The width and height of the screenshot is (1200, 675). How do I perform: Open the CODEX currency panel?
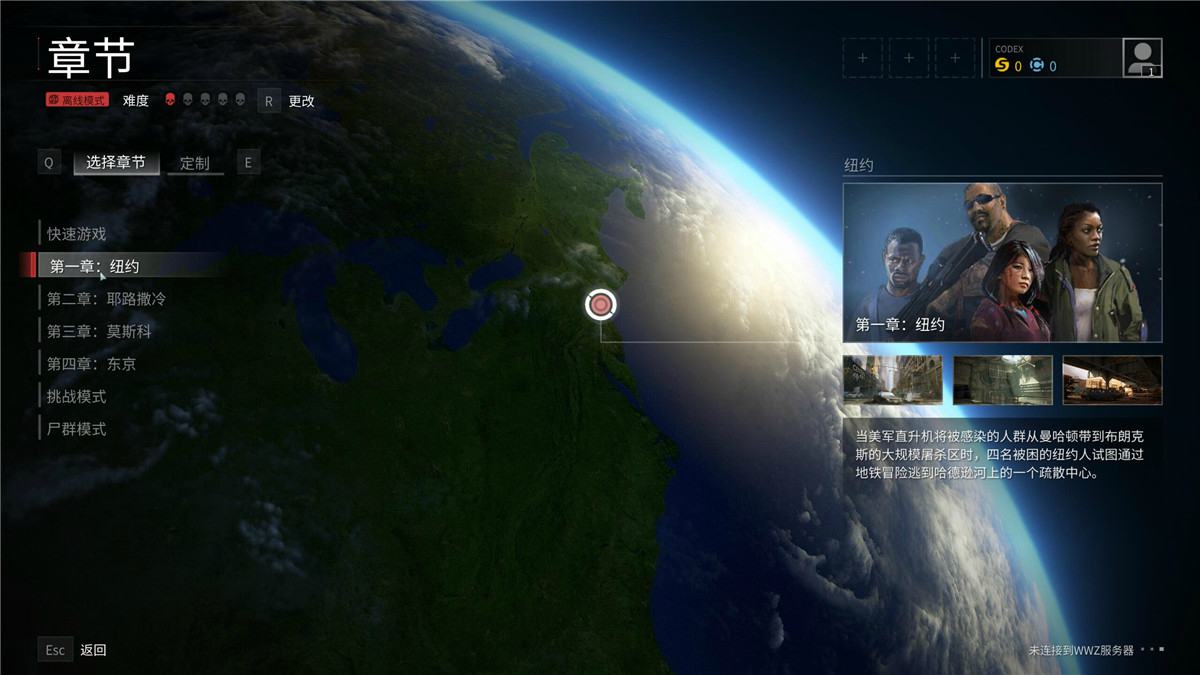point(1052,58)
